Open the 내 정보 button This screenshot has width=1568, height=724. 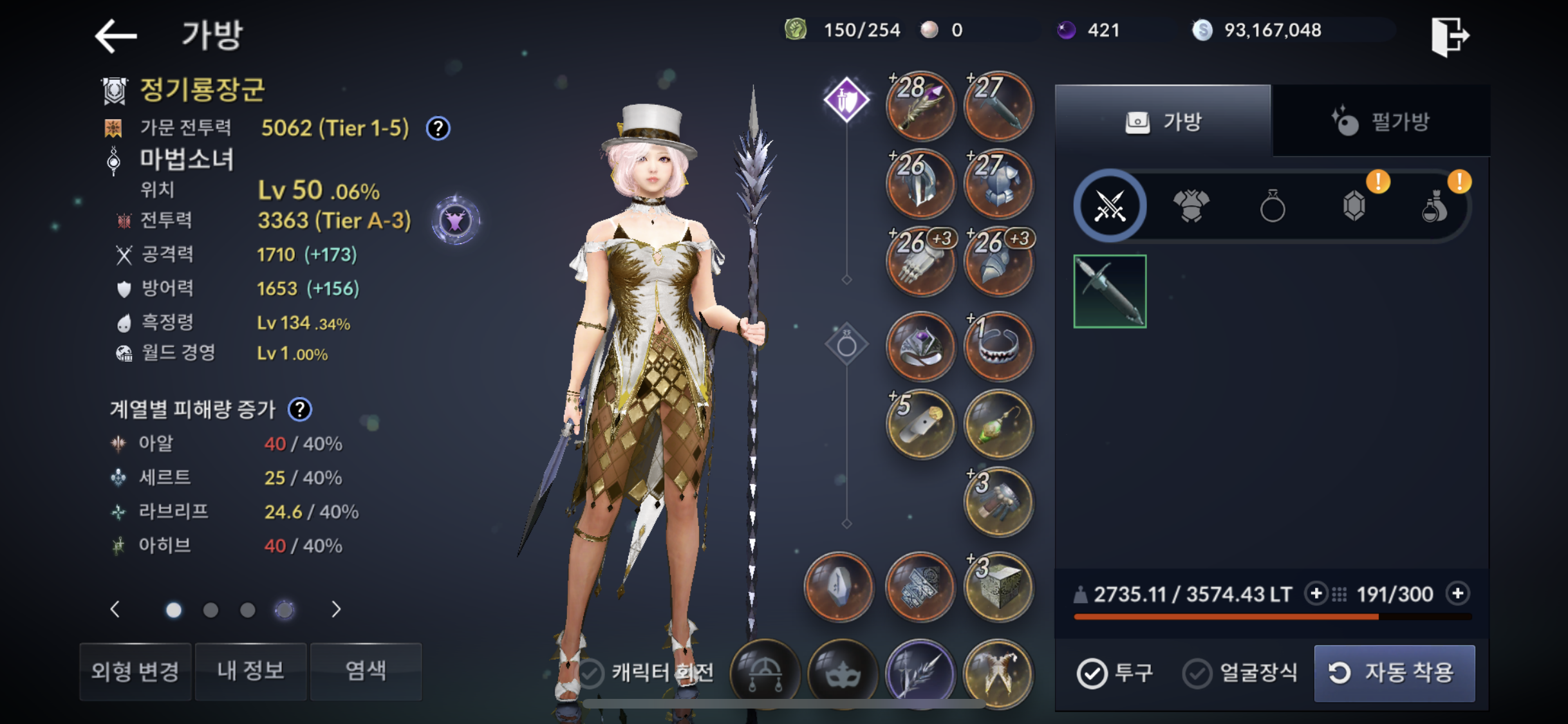[x=250, y=671]
